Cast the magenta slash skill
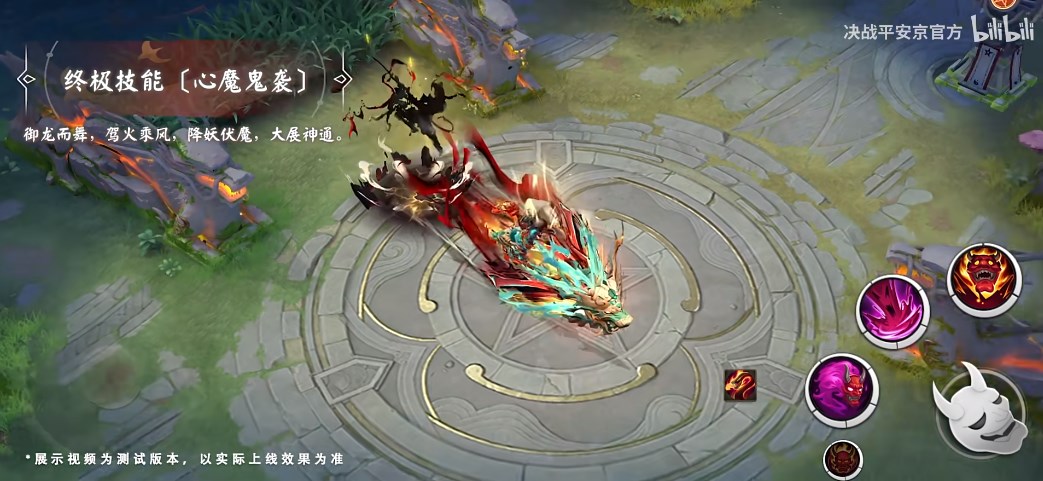Viewport: 1043px width, 481px height. 892,311
